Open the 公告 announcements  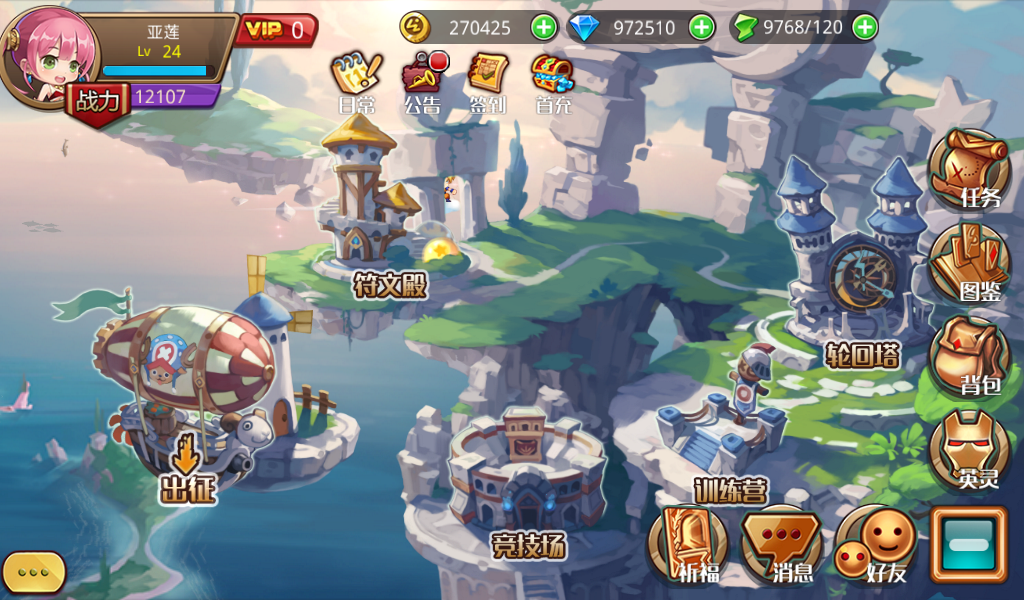coord(423,80)
